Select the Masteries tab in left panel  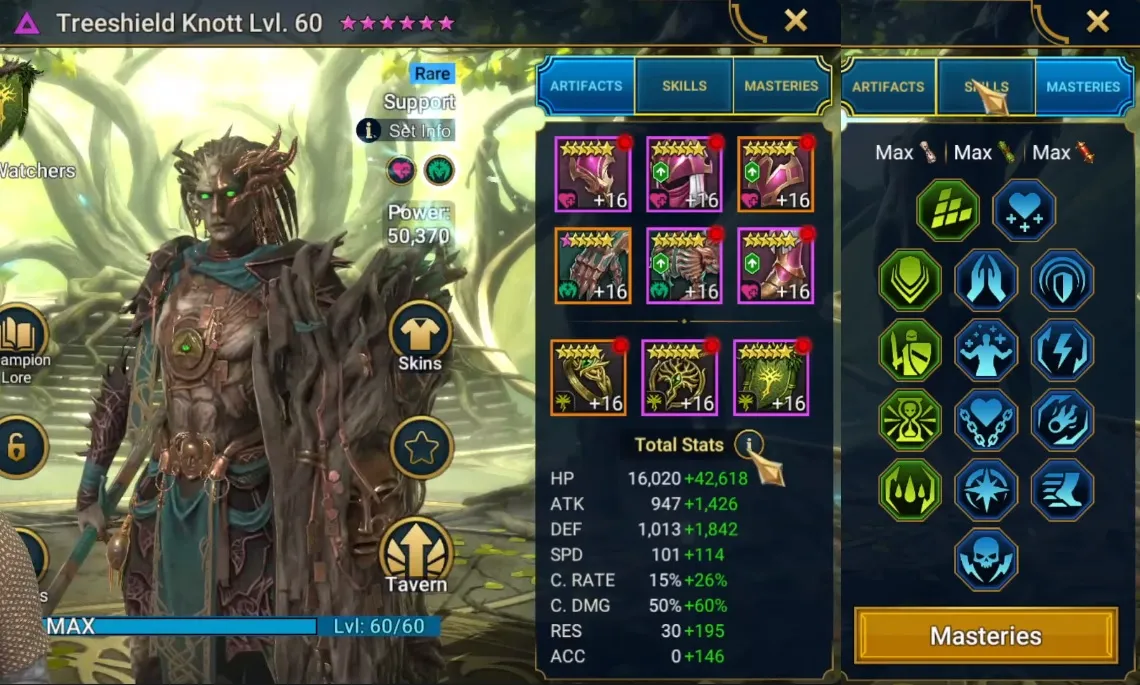click(x=781, y=86)
